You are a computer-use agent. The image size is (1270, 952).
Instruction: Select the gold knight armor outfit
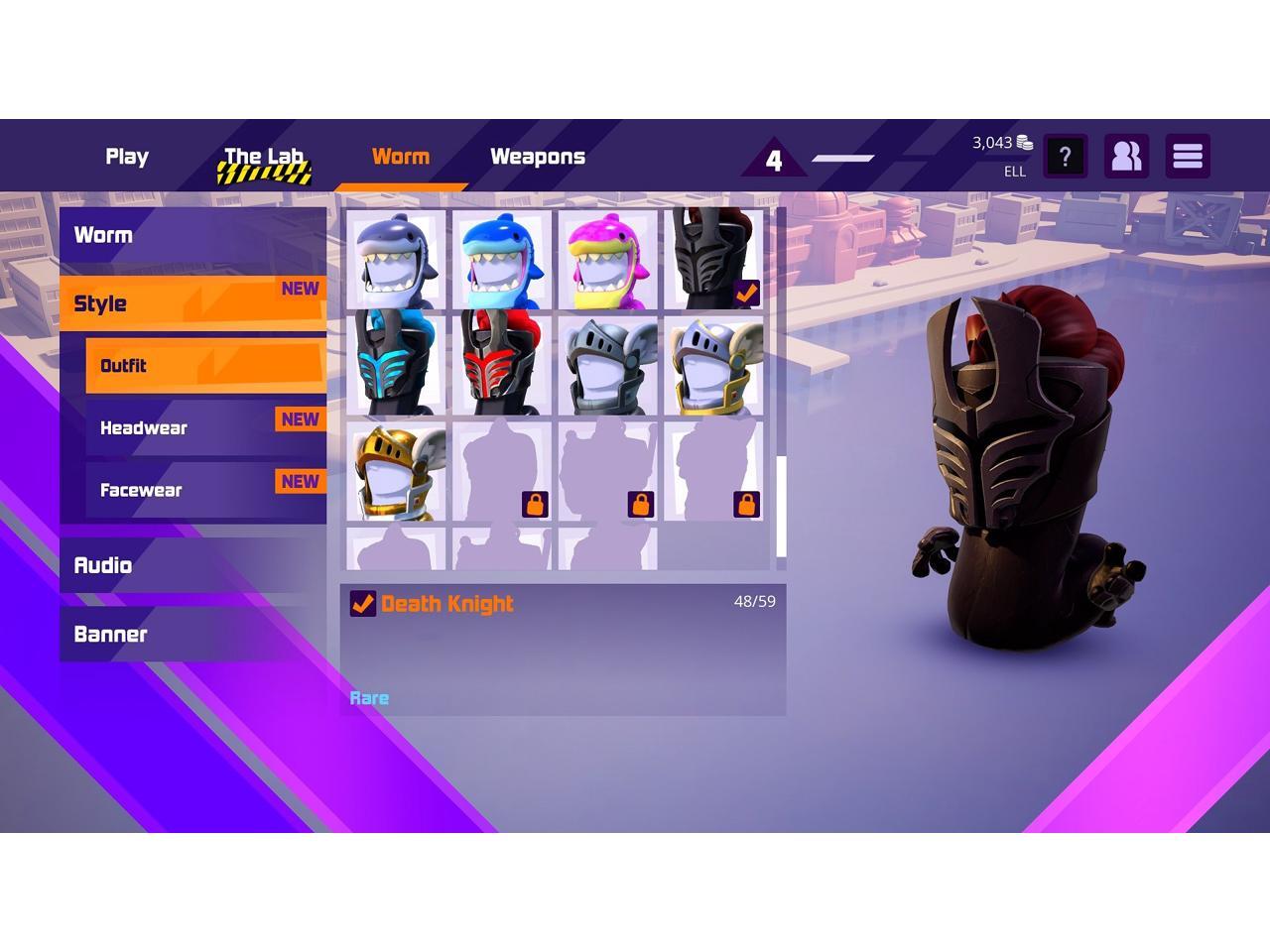[x=396, y=470]
